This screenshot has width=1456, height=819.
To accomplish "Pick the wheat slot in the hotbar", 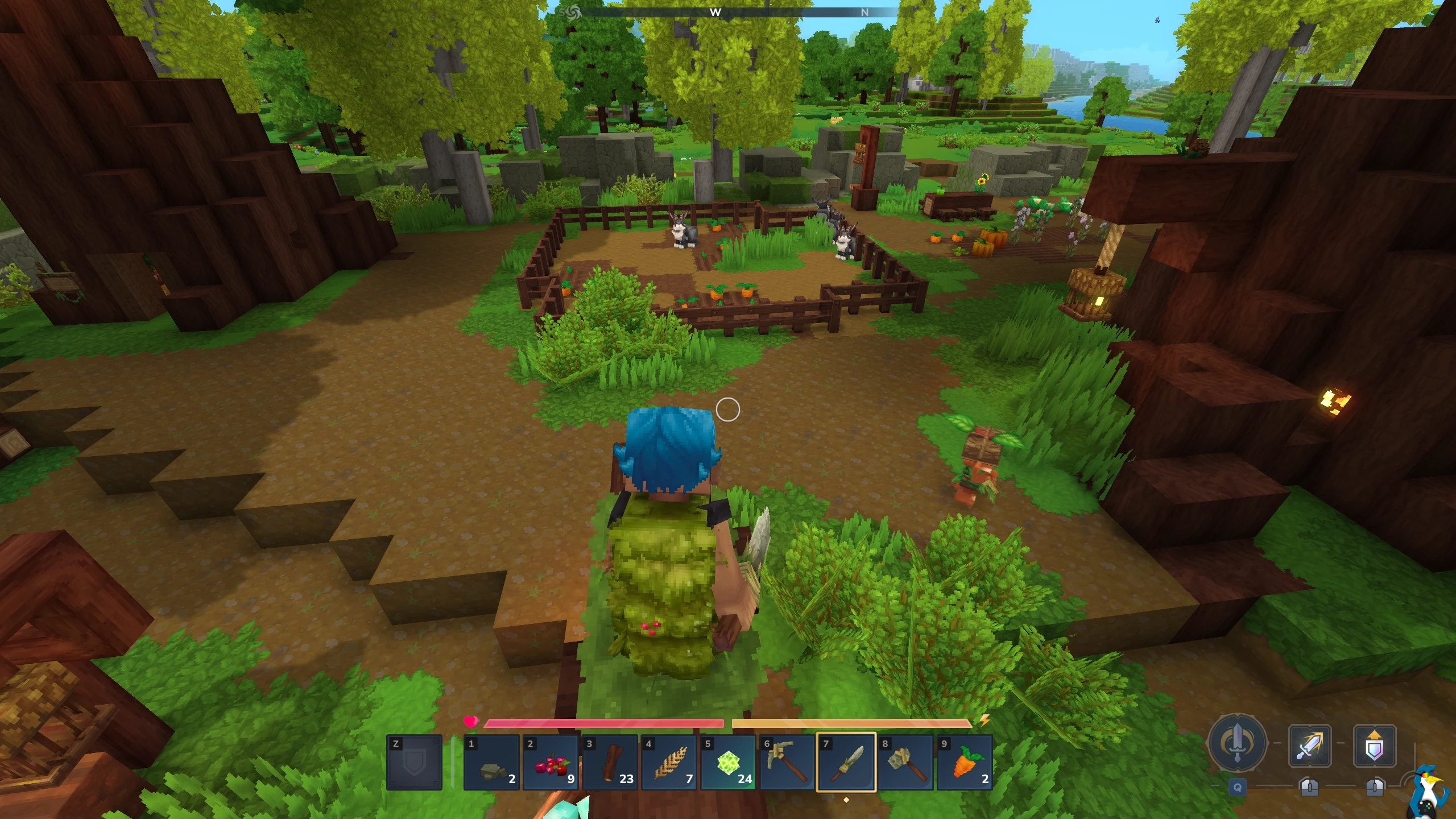I will 669,762.
